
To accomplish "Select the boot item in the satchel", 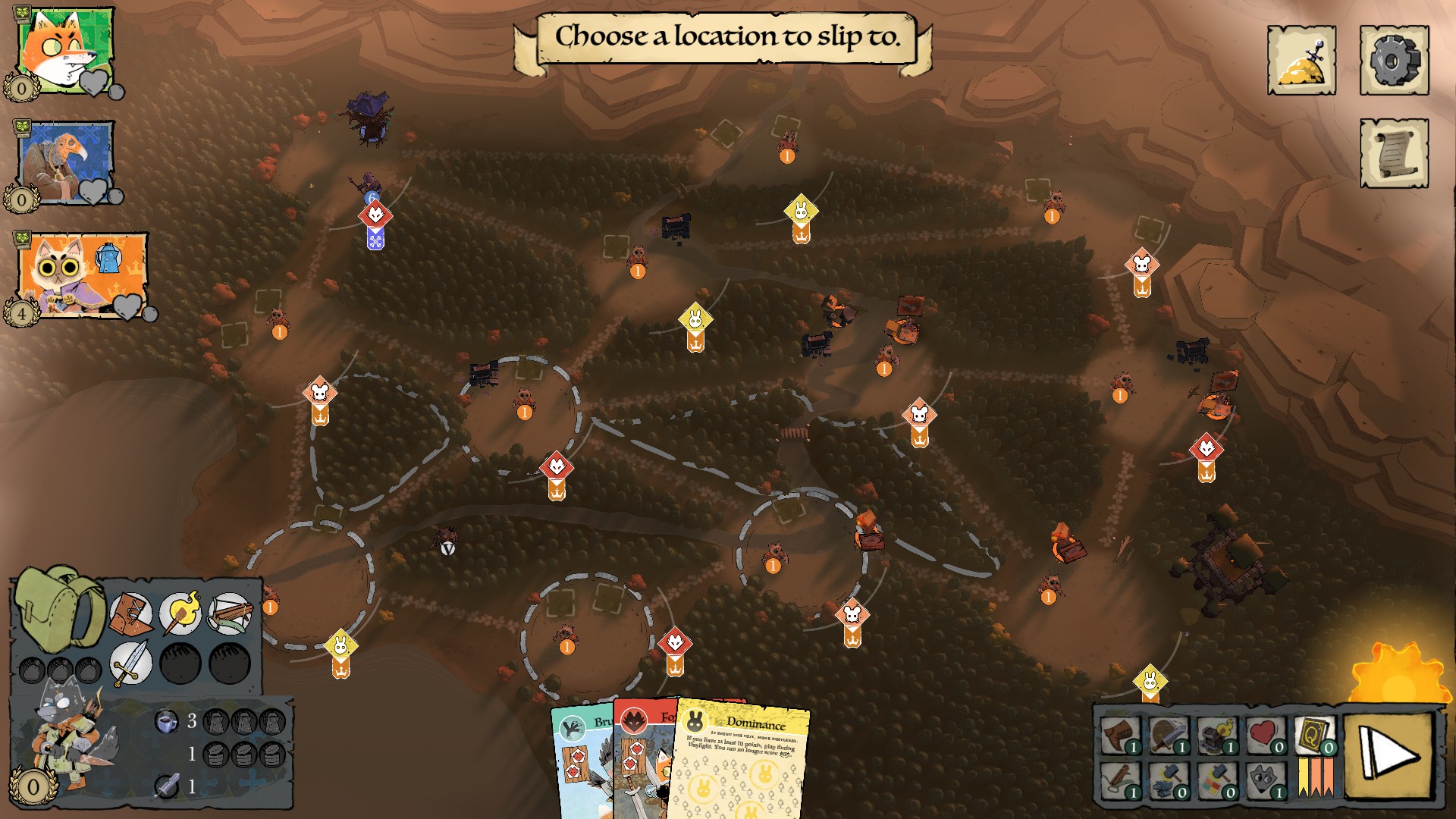I will (x=130, y=614).
